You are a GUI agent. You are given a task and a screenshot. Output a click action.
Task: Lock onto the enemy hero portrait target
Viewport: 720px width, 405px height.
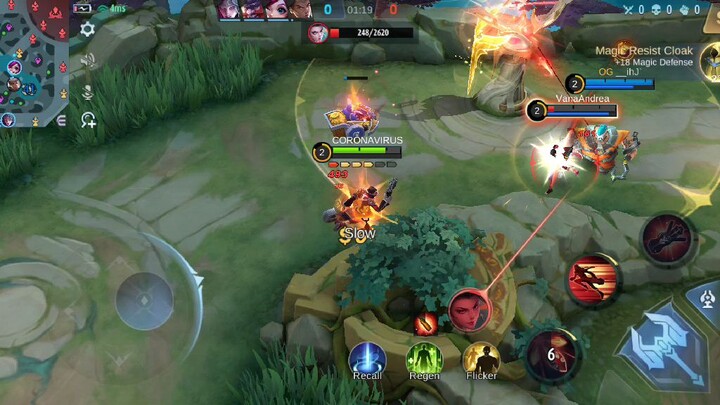468,310
